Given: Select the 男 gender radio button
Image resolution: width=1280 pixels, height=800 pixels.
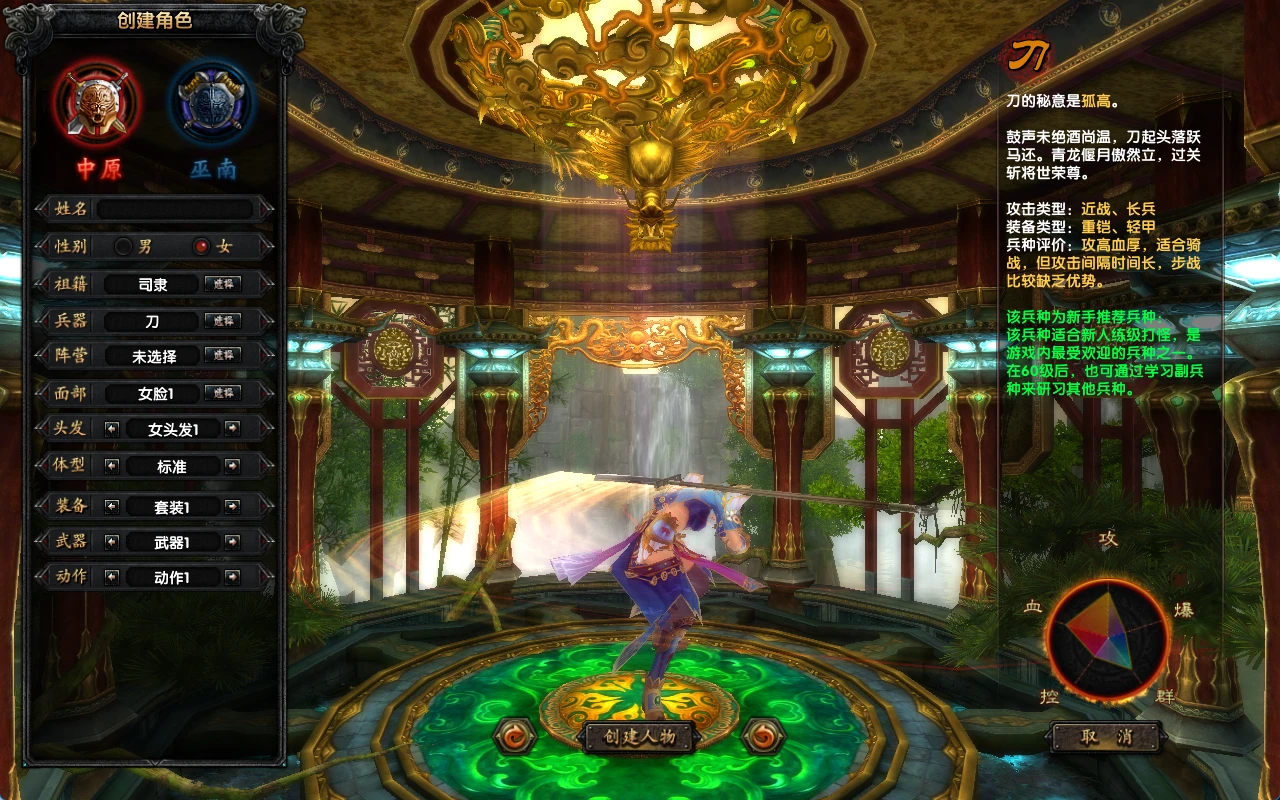Looking at the screenshot, I should point(125,246).
